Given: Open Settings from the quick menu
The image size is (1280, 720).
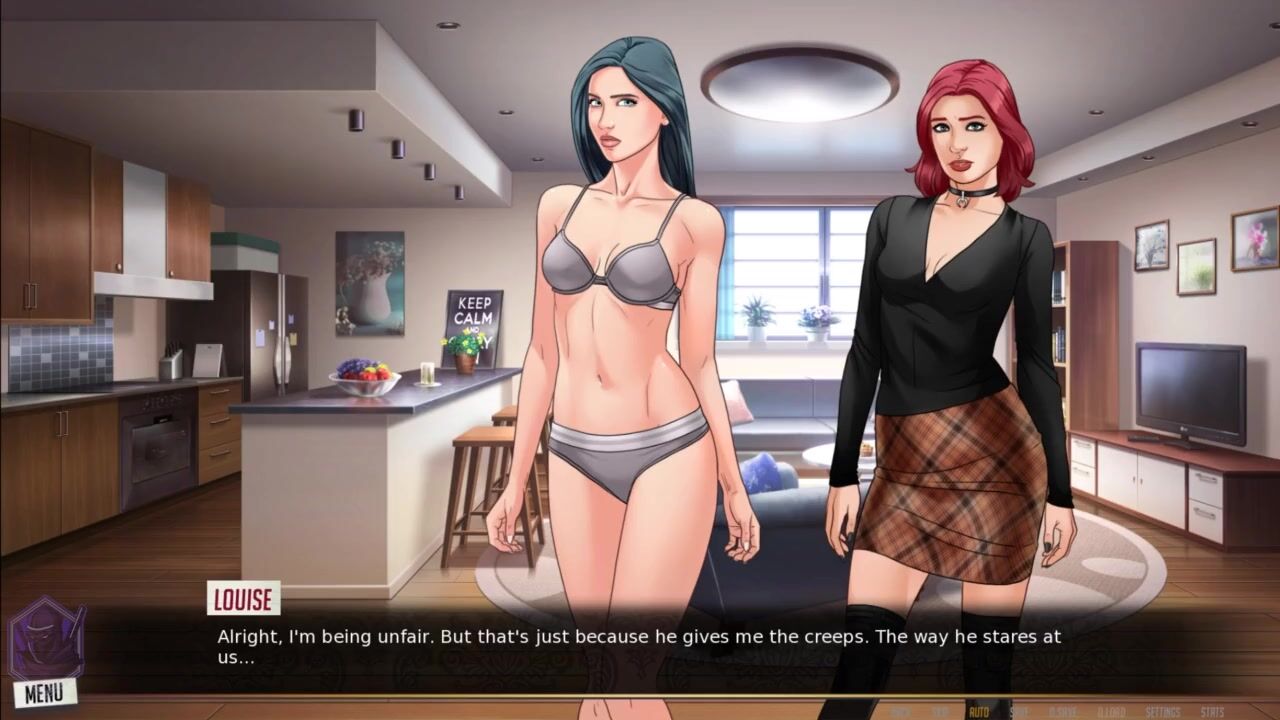Looking at the screenshot, I should click(1163, 712).
